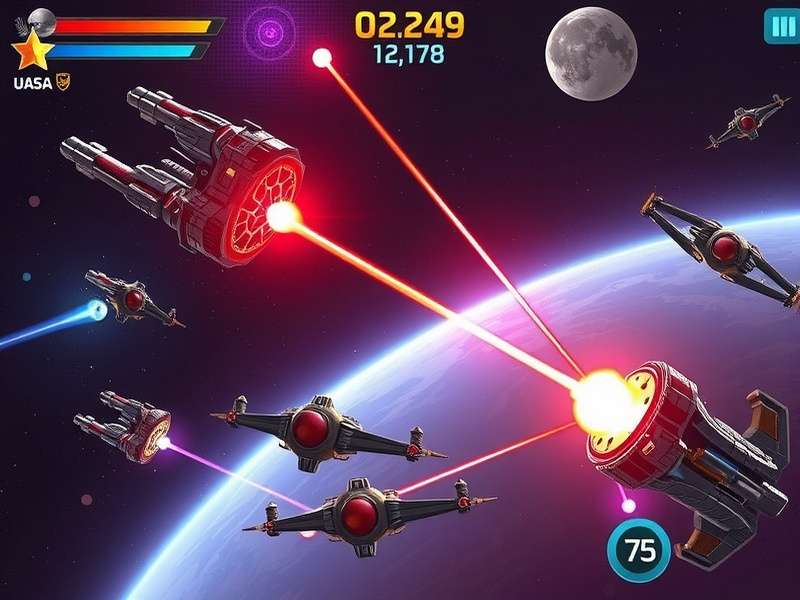Open the orange star player badge
This screenshot has height=600, width=800.
tap(31, 47)
